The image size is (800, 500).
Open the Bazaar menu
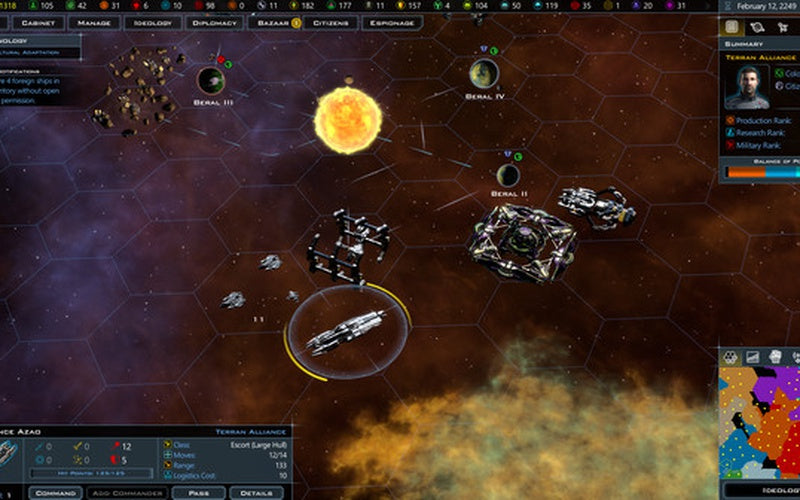tap(272, 23)
